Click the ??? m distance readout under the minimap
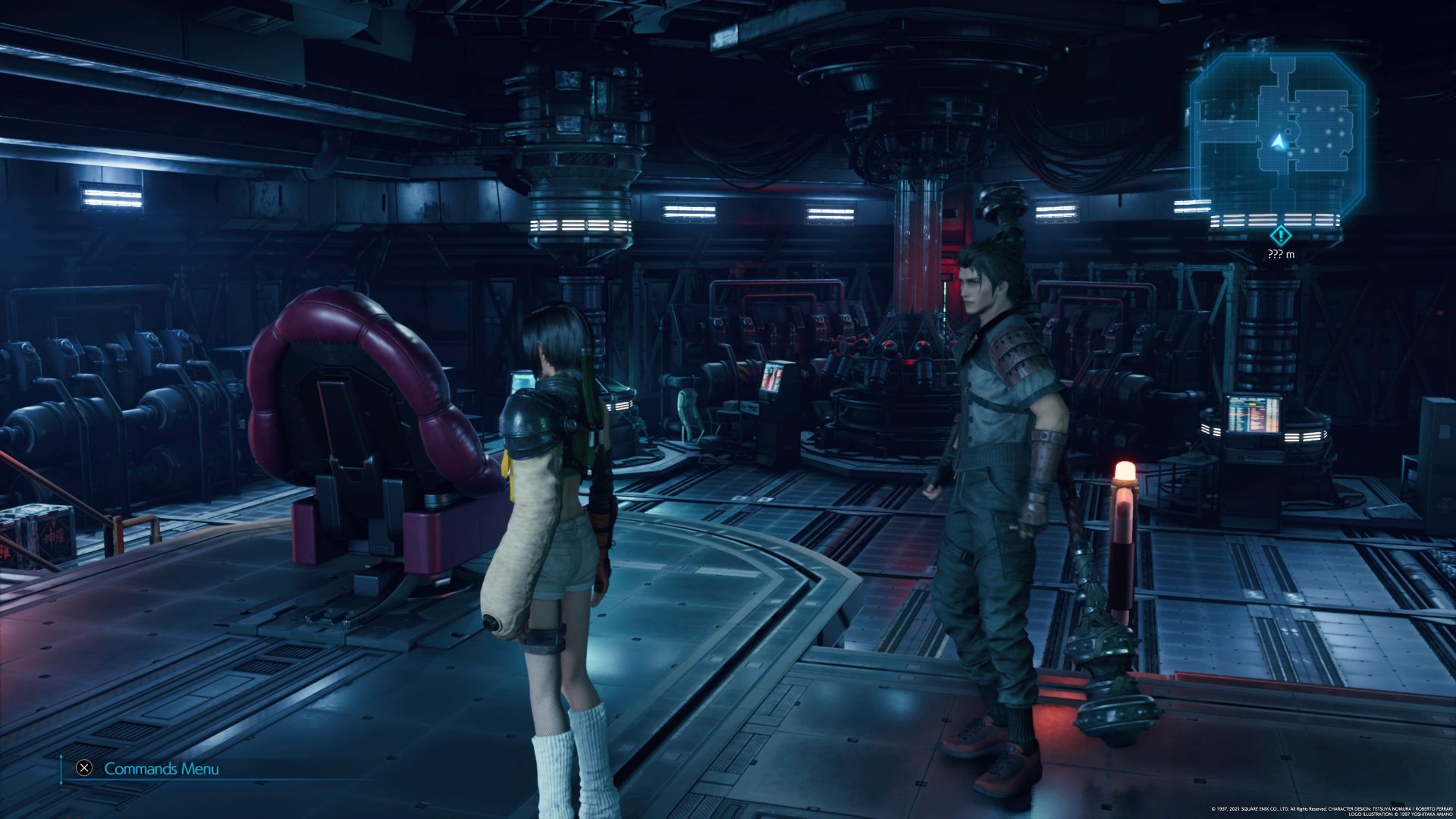This screenshot has height=819, width=1456. 1280,255
